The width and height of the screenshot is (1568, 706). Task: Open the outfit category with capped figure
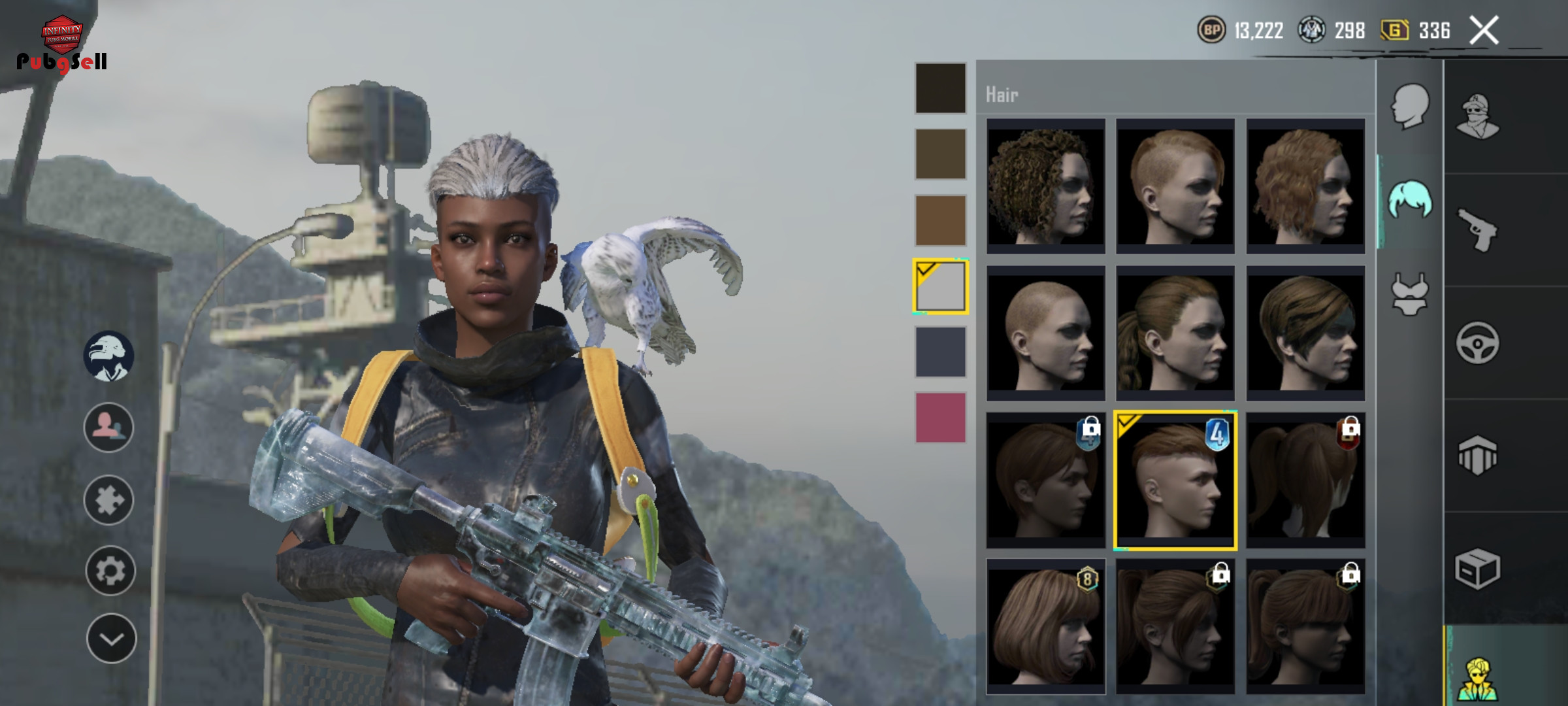click(x=1477, y=116)
